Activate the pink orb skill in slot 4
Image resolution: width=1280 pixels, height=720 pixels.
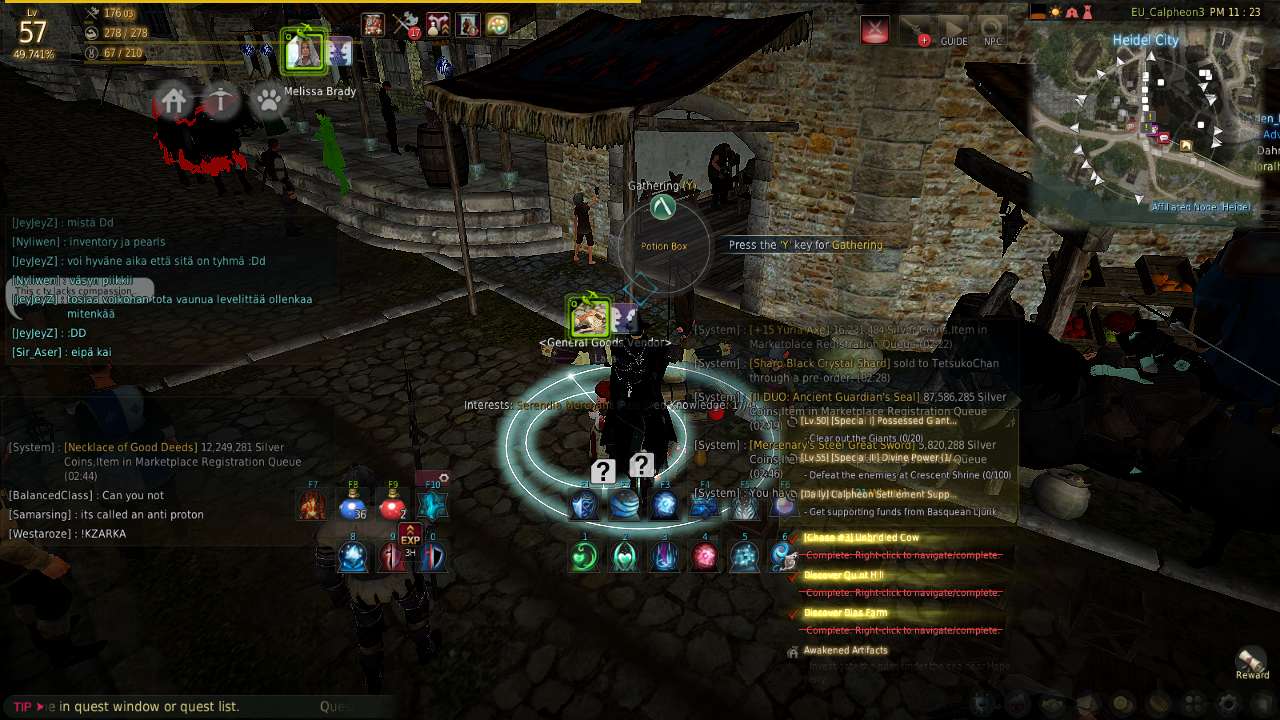click(704, 556)
